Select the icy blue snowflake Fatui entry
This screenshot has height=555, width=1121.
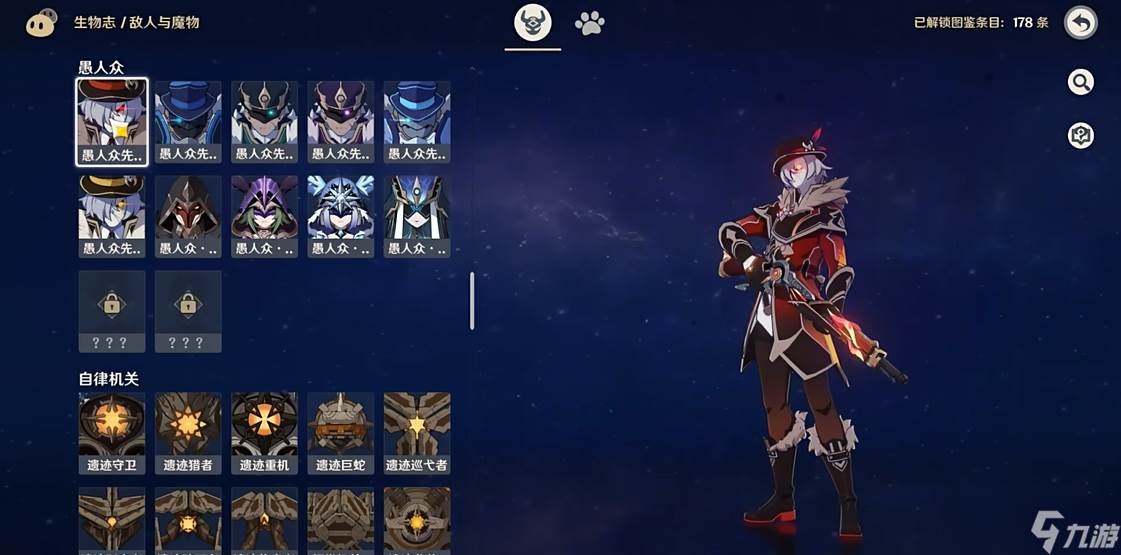(341, 216)
